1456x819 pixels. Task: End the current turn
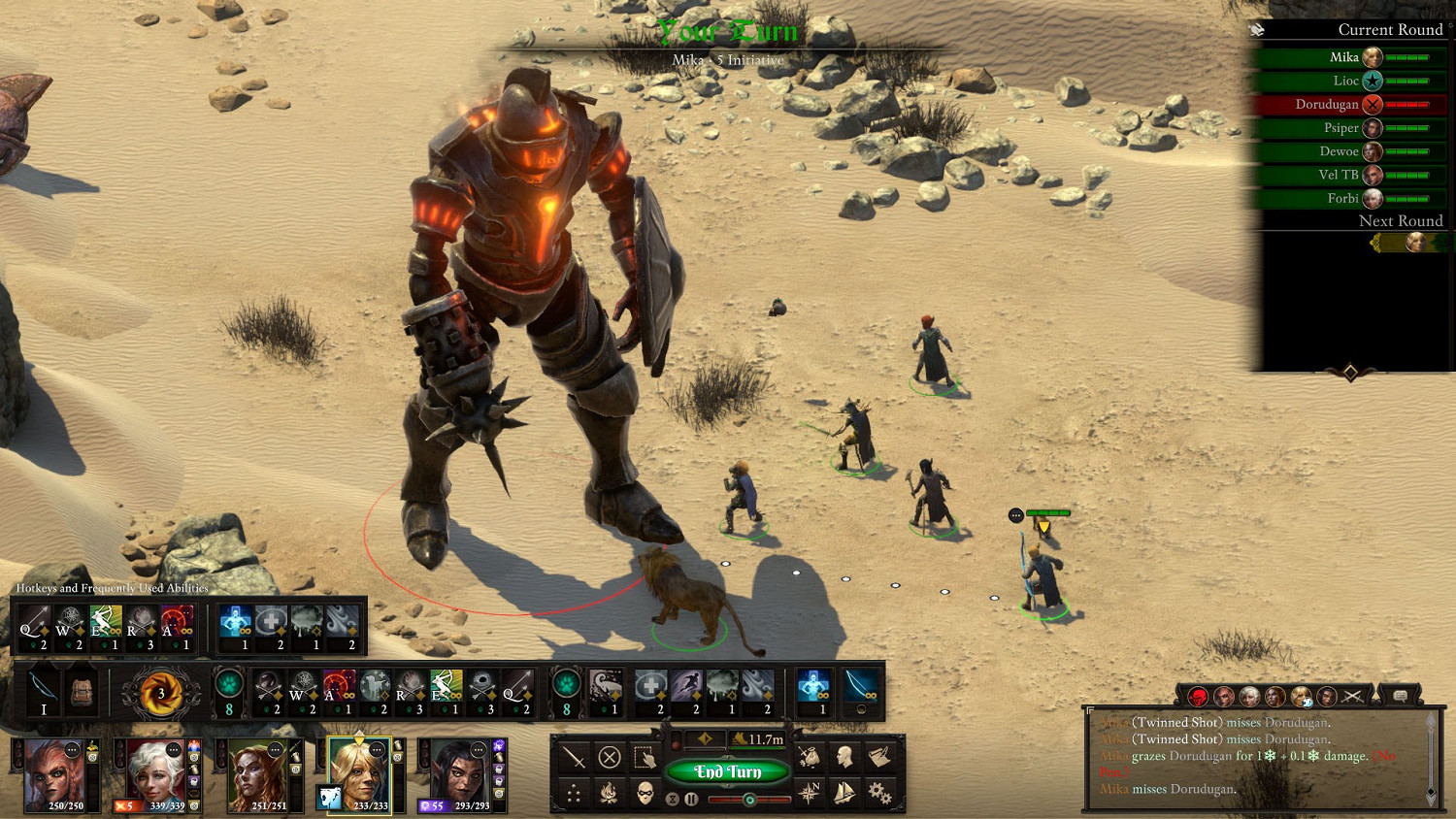[727, 771]
